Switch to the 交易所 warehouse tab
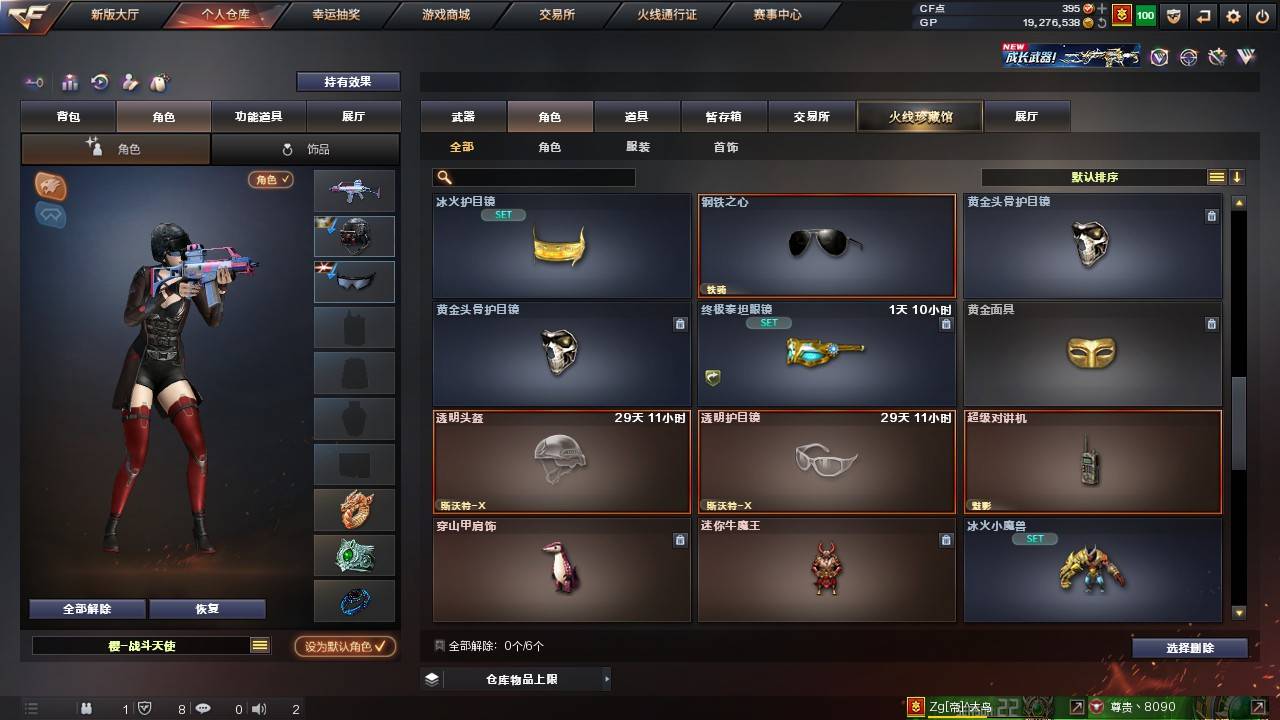The height and width of the screenshot is (720, 1280). [x=811, y=116]
